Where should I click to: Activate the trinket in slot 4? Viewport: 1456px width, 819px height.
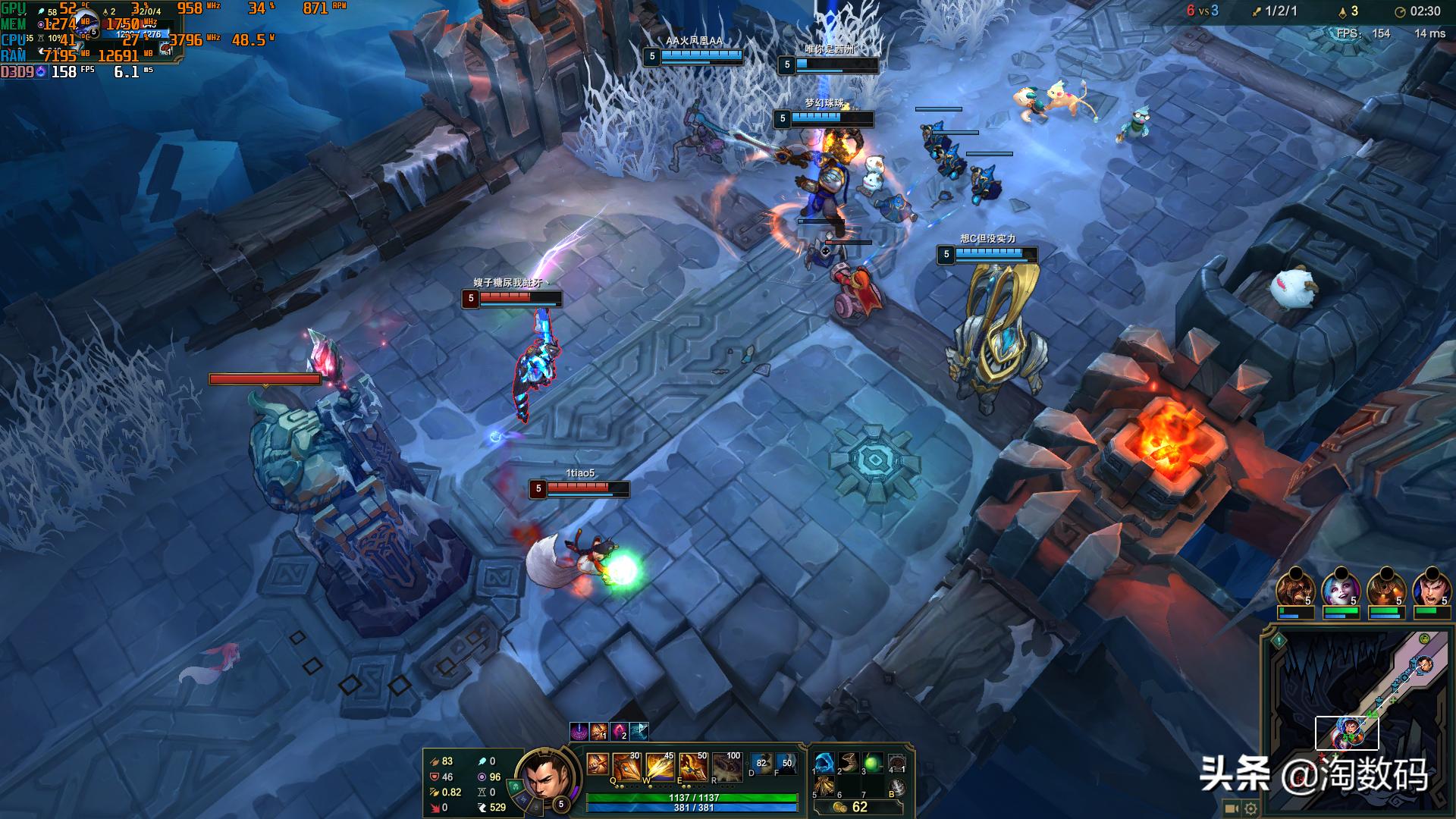(x=897, y=763)
